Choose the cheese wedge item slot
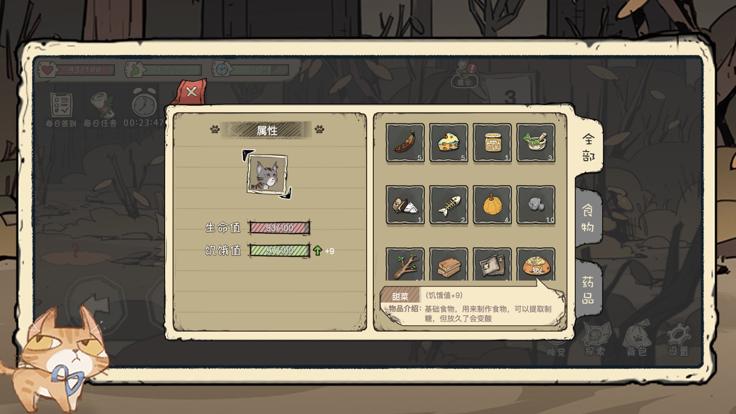Viewport: 736px width, 414px height. pos(449,142)
